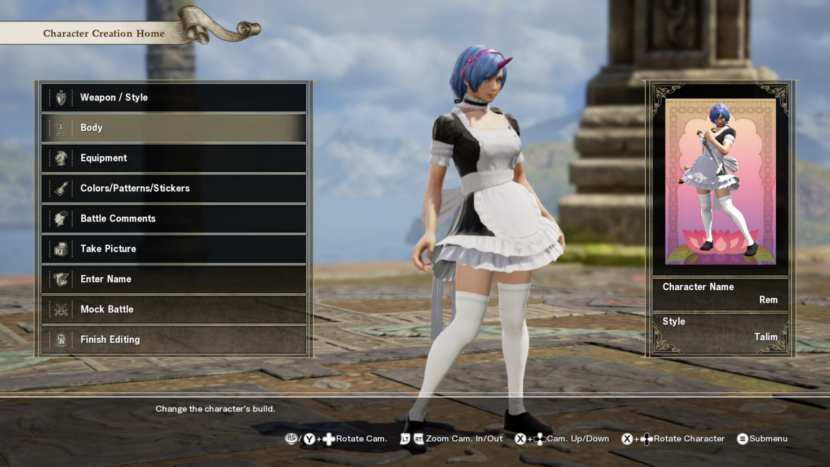Choose Colors/Patterns/Stickers option

[x=173, y=188]
